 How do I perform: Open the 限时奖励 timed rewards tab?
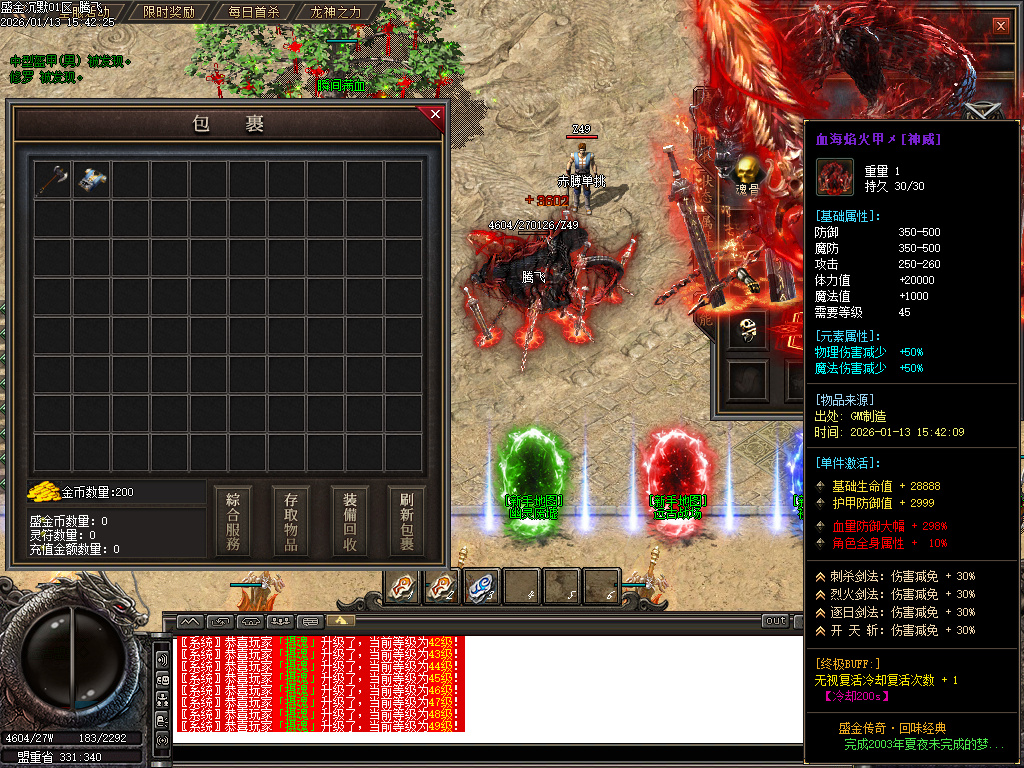point(169,13)
